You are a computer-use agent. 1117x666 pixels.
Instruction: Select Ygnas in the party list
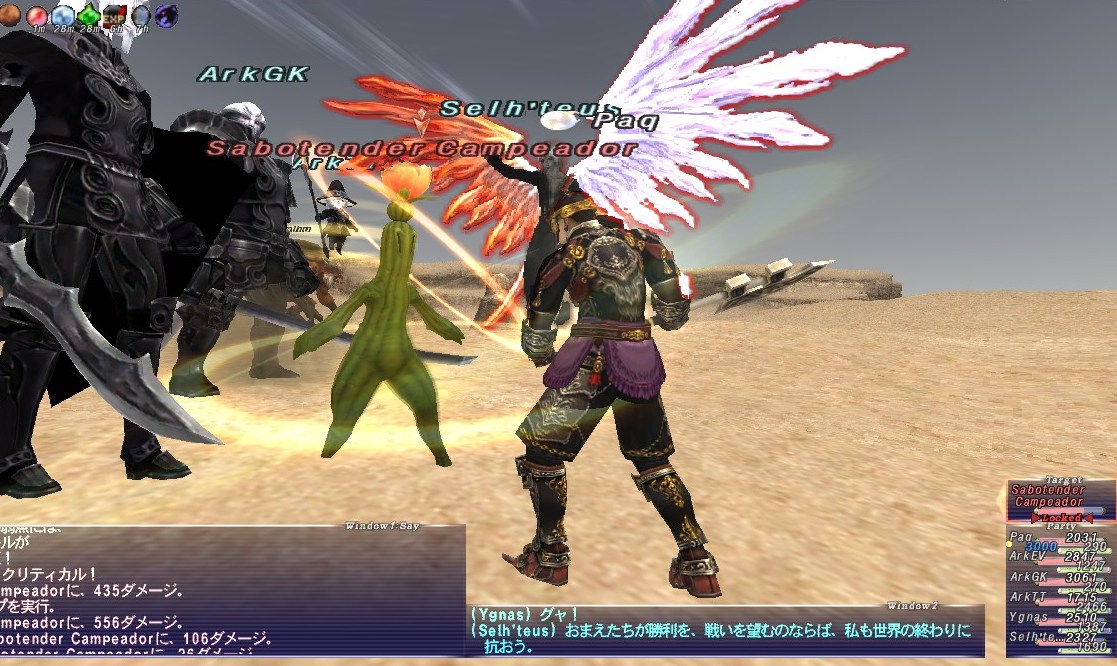point(1029,617)
